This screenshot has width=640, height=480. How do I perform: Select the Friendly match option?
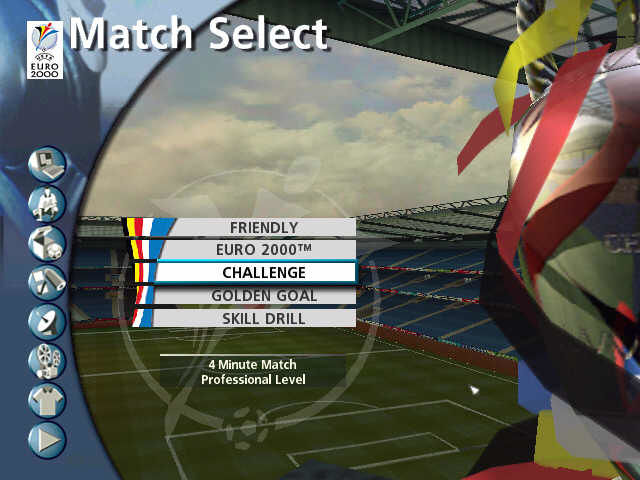point(264,228)
